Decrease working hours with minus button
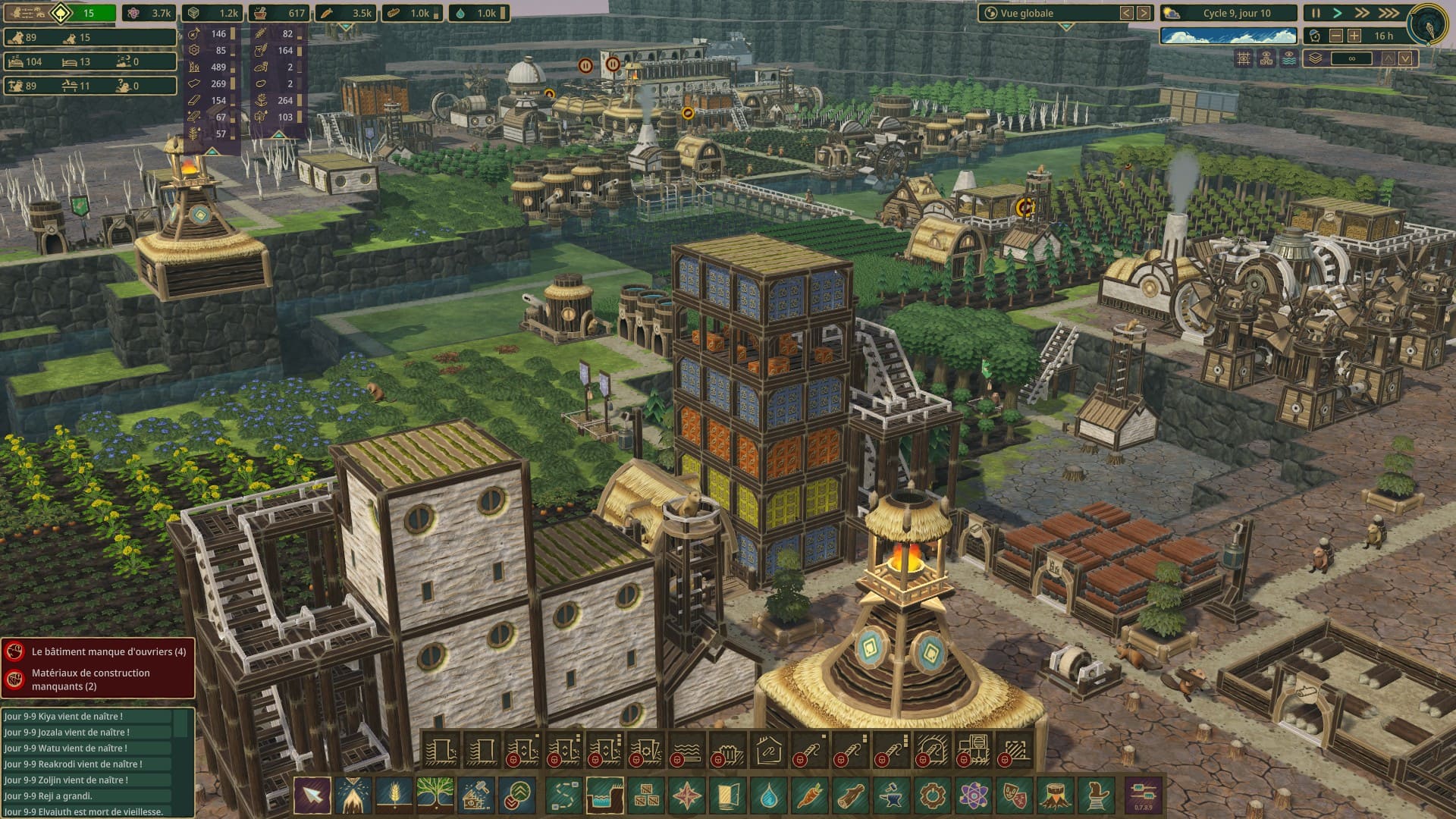 click(x=1336, y=36)
